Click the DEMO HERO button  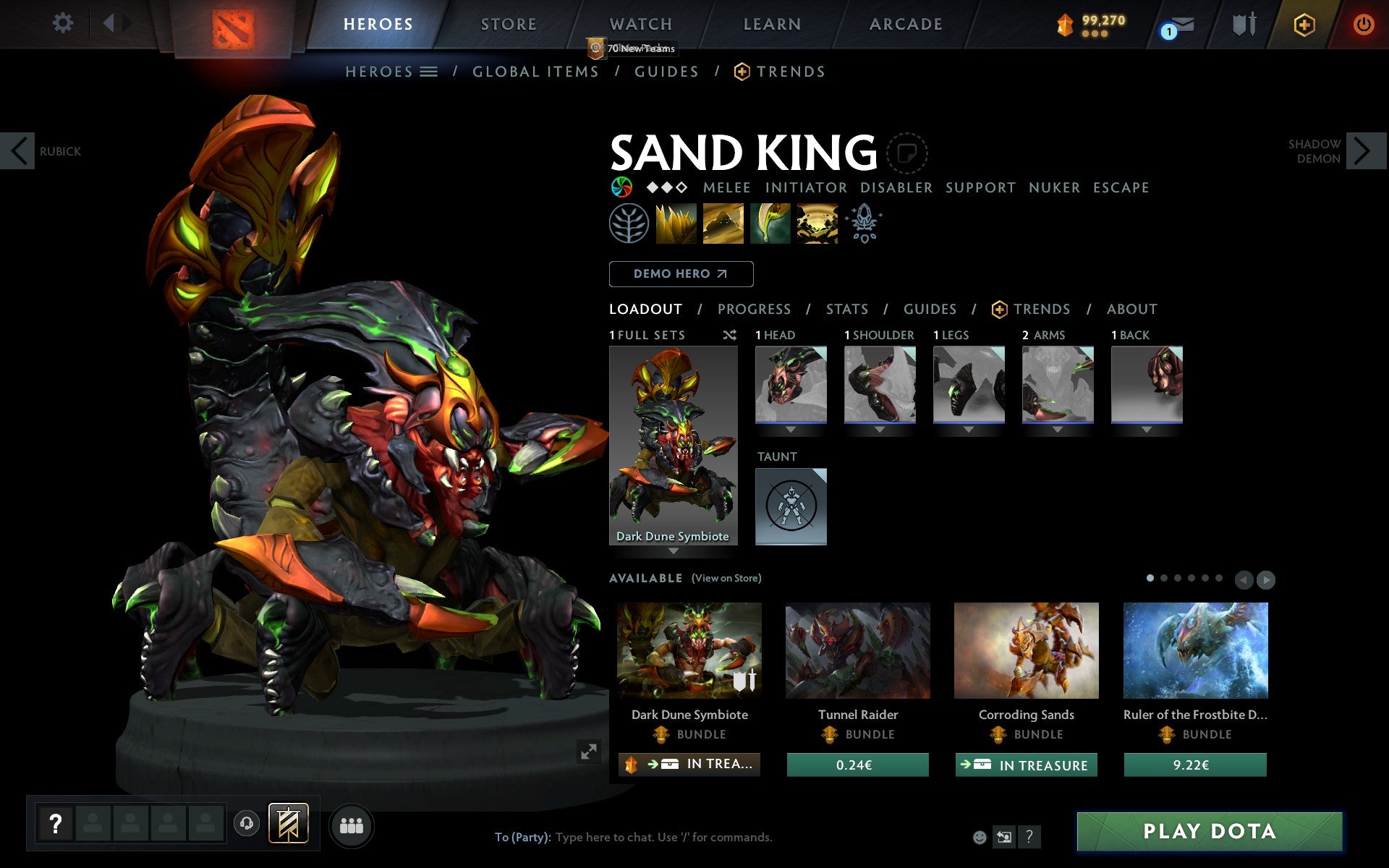coord(681,274)
